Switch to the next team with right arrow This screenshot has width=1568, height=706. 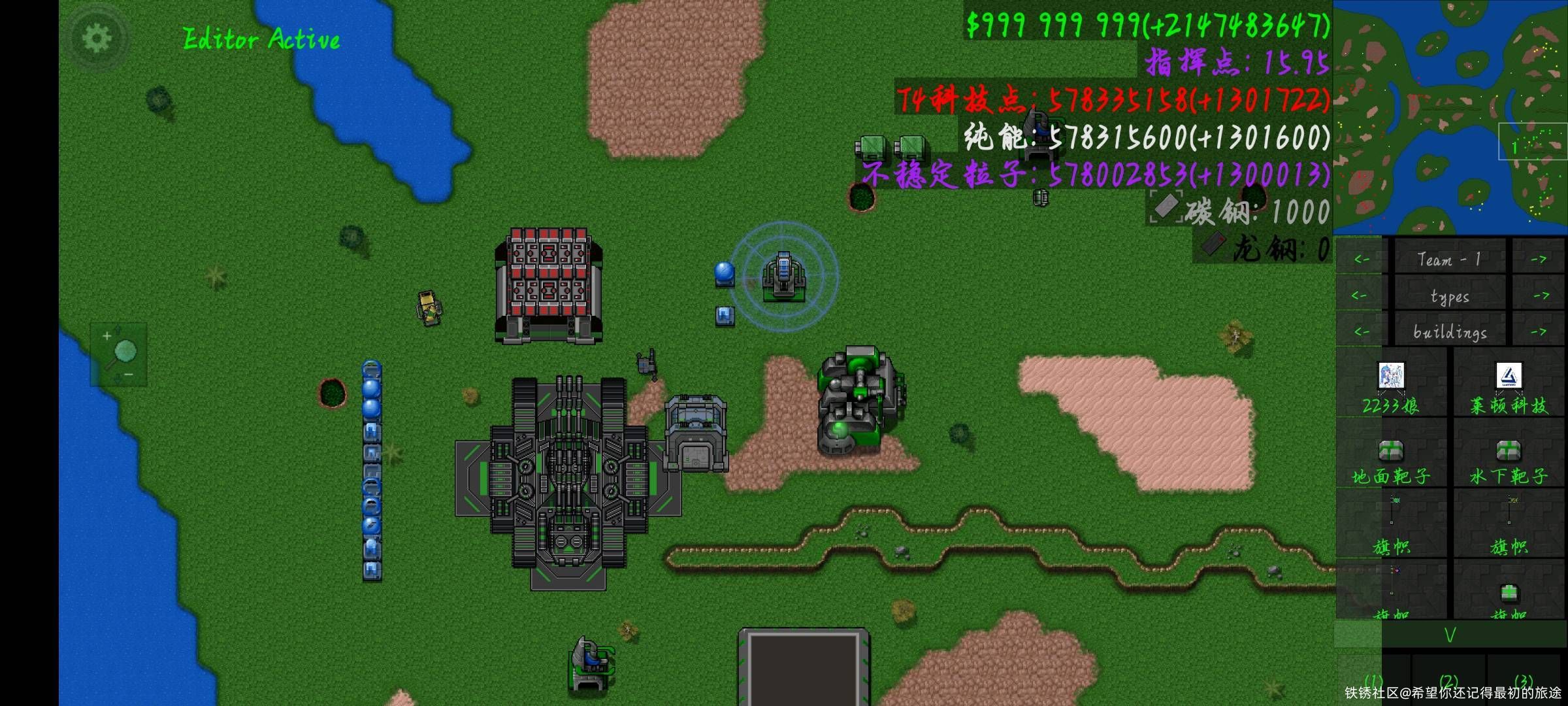point(1539,260)
